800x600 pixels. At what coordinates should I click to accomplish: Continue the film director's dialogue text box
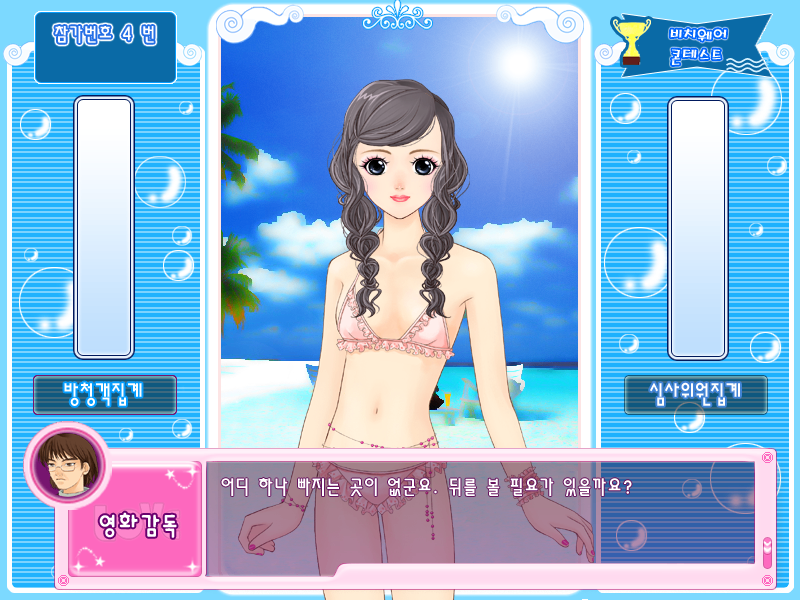(480, 517)
